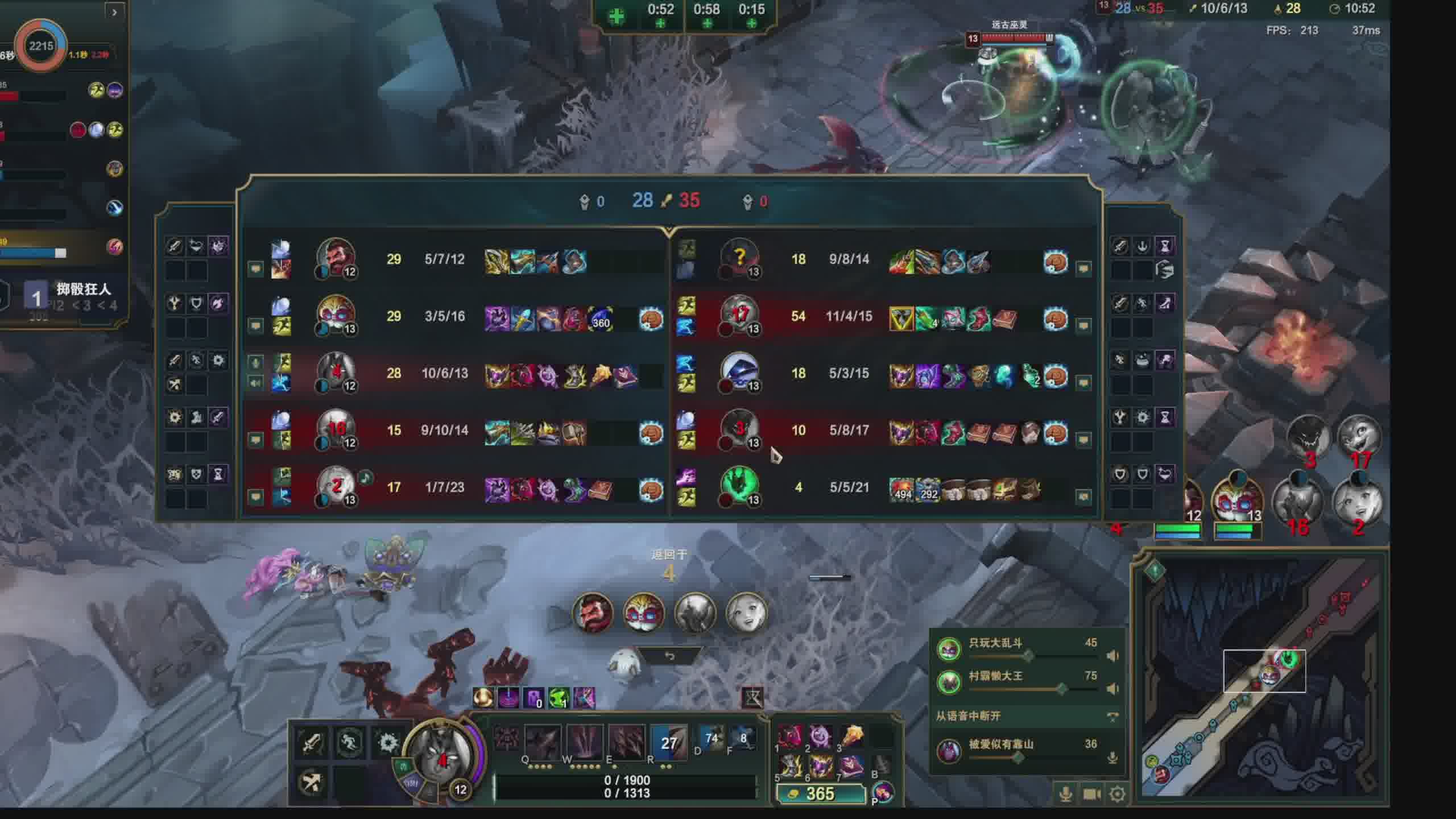This screenshot has height=819, width=1456.
Task: Spectate the bearded Gragas portrait while dead
Action: pyautogui.click(x=593, y=613)
